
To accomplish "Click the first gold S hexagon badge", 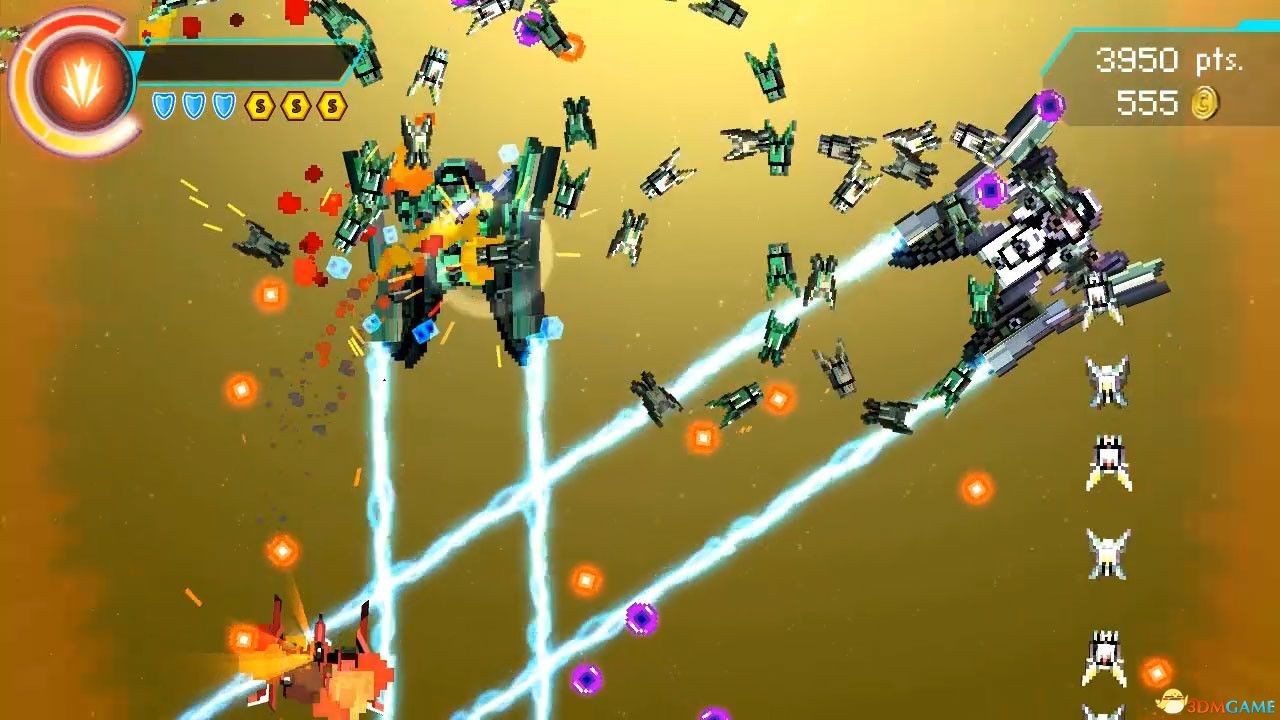I will tap(260, 105).
